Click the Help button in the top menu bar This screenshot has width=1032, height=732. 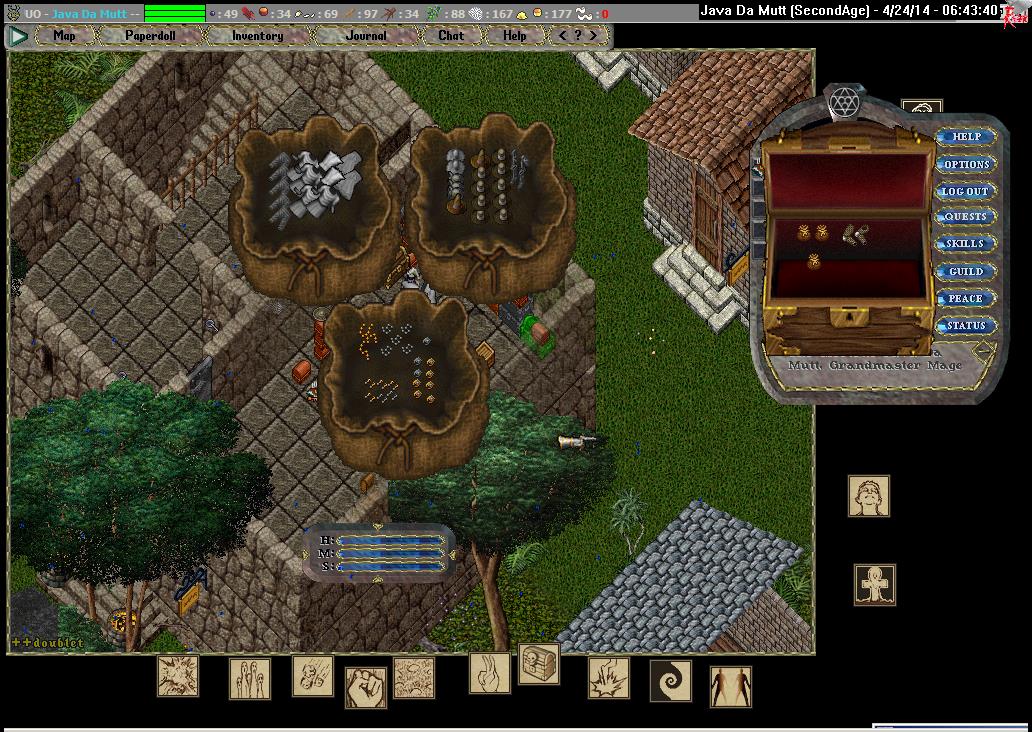tap(514, 35)
